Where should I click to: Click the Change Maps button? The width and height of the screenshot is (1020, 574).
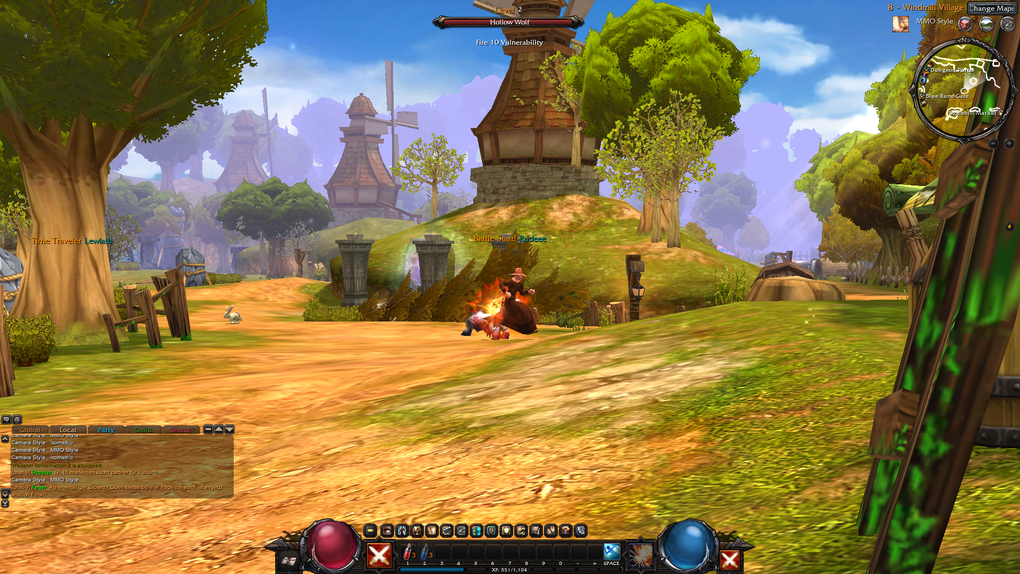click(991, 8)
